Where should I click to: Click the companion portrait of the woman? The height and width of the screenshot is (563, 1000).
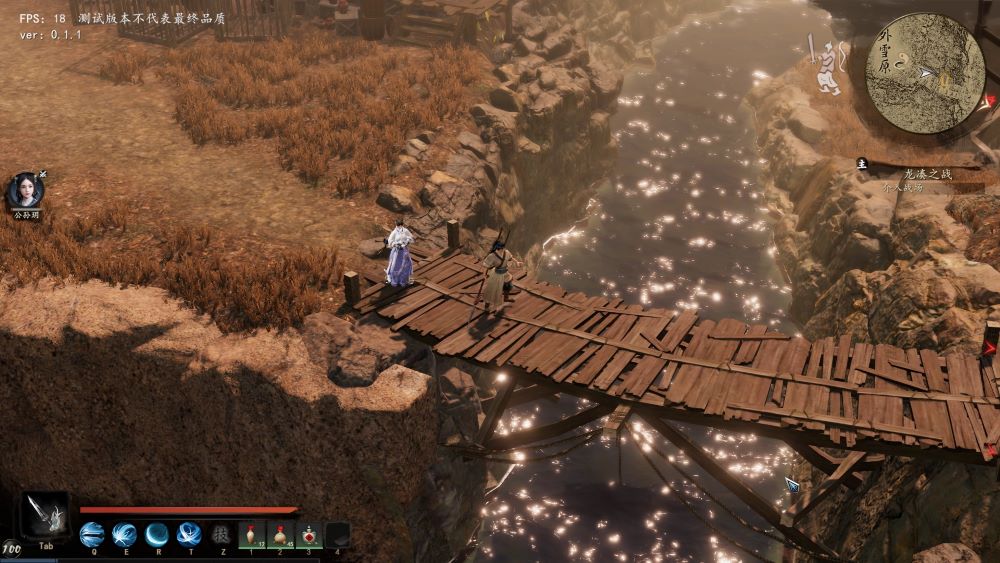(25, 190)
